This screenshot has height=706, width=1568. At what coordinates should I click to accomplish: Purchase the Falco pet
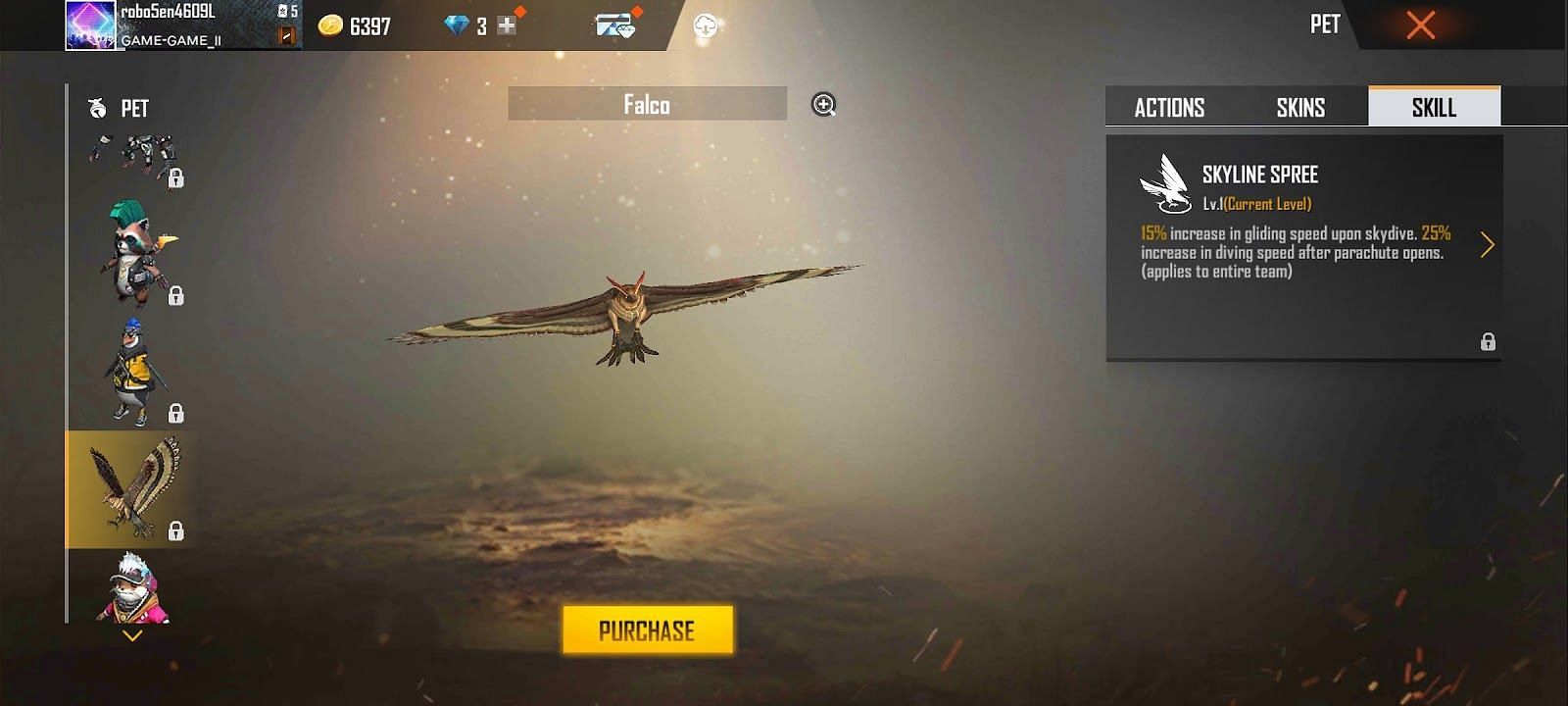[647, 630]
